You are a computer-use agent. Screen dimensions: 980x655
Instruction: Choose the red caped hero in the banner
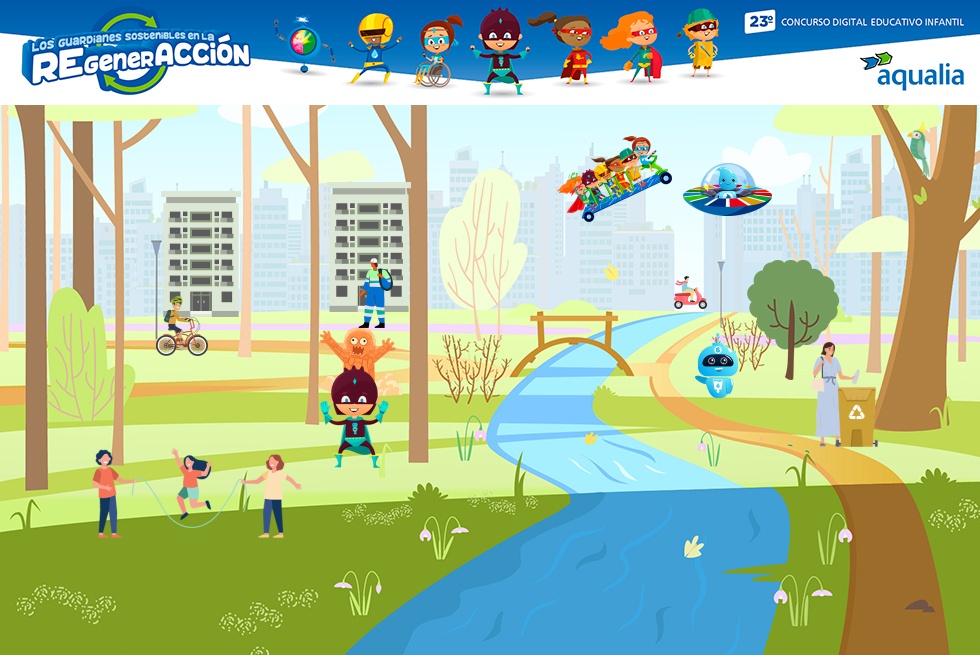coord(570,48)
